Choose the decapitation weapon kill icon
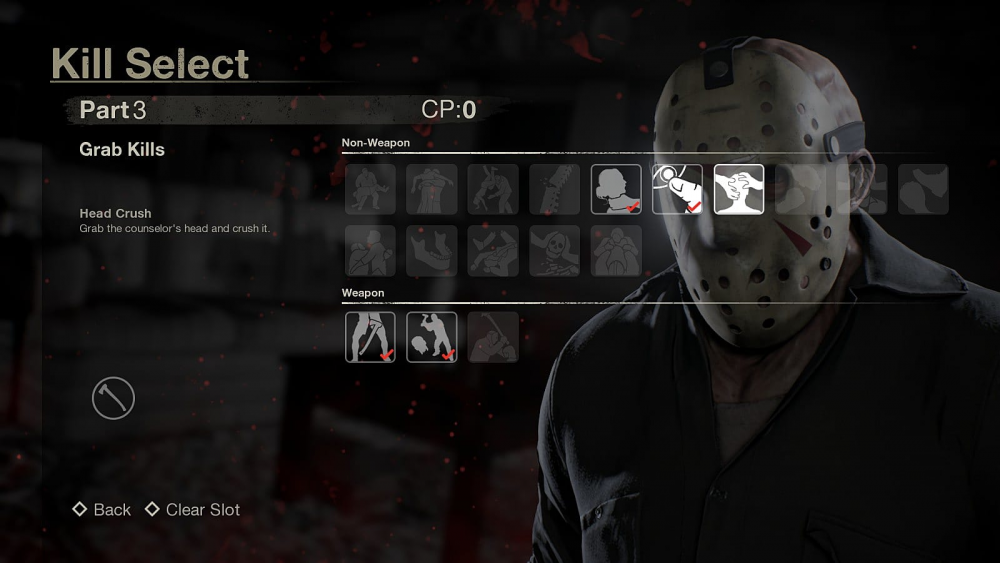 pyautogui.click(x=432, y=337)
